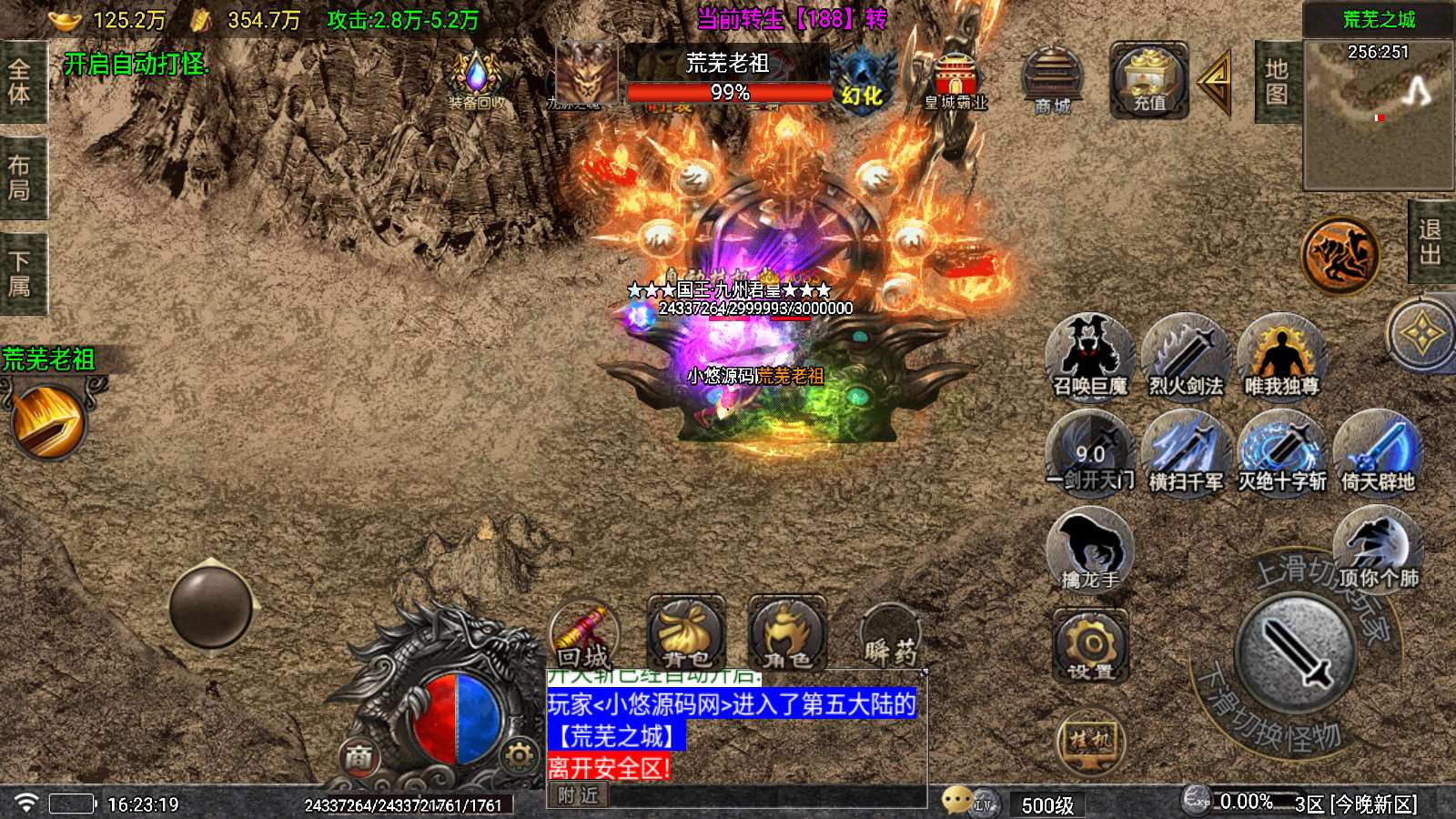1456x819 pixels.
Task: Open the 设置 gear settings
Action: tap(1090, 647)
